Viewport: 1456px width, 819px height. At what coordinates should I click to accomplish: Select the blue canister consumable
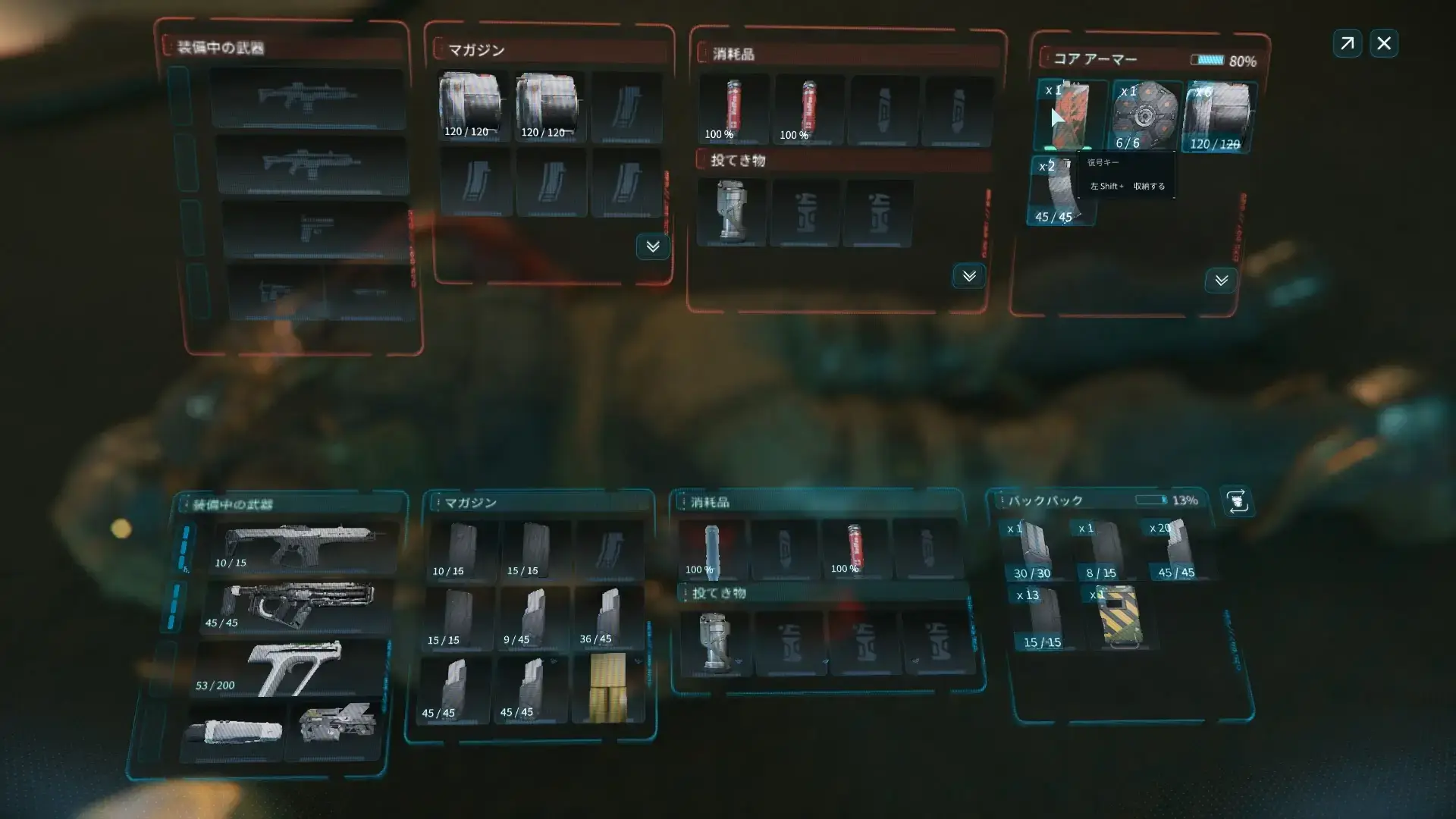(711, 550)
